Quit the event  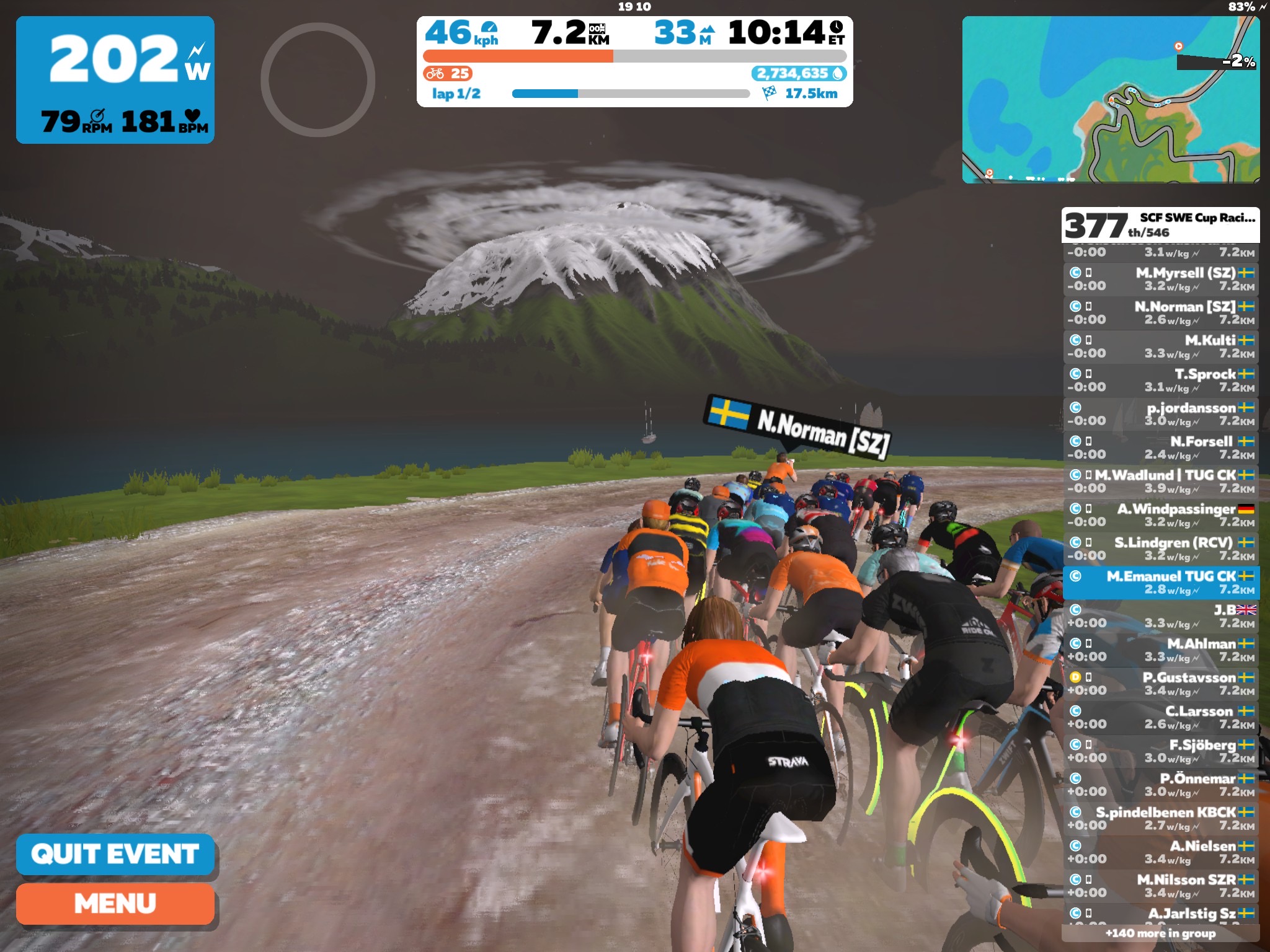115,854
